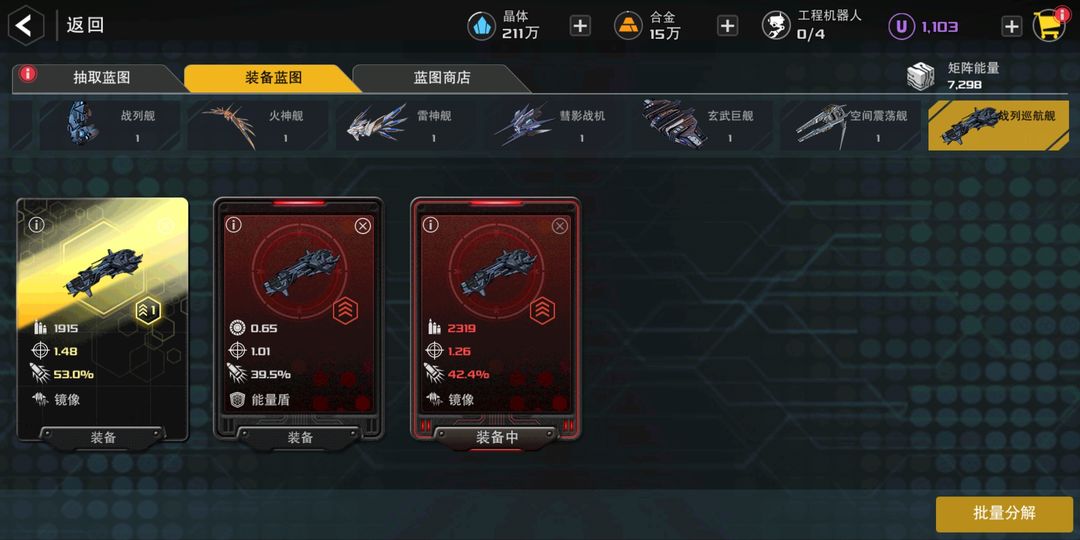The width and height of the screenshot is (1080, 540).
Task: Choose the 彗影战机 ship category
Action: click(x=557, y=126)
